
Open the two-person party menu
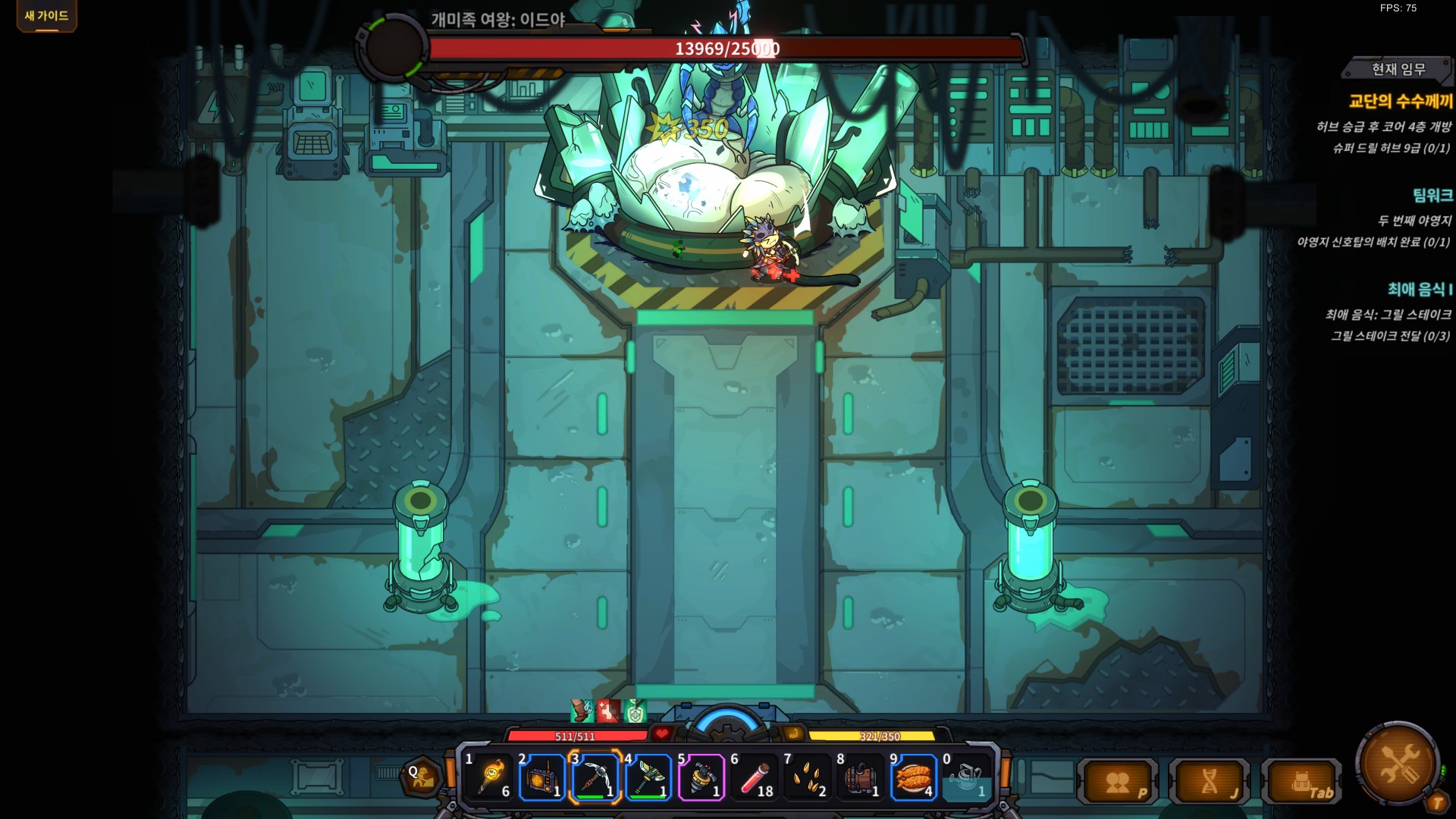coord(1119,782)
